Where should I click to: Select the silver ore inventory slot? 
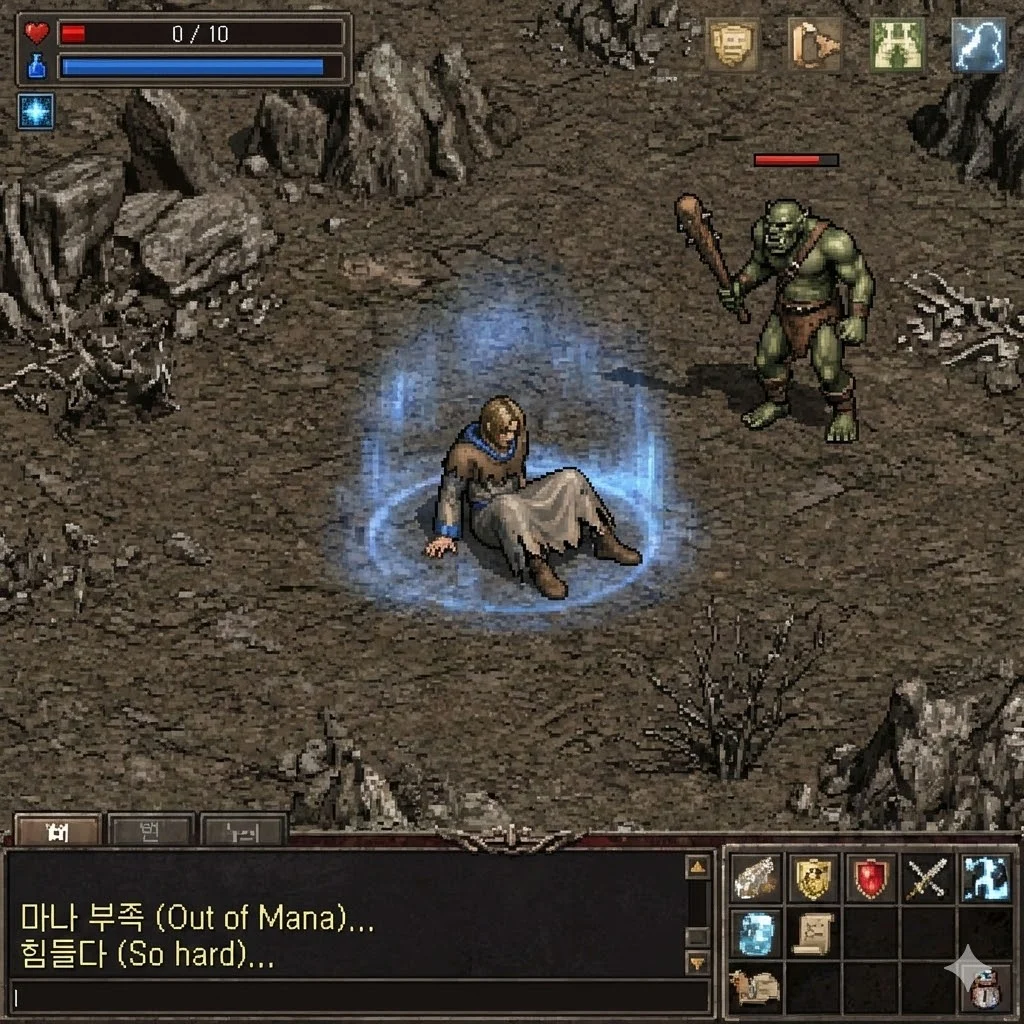pos(756,878)
